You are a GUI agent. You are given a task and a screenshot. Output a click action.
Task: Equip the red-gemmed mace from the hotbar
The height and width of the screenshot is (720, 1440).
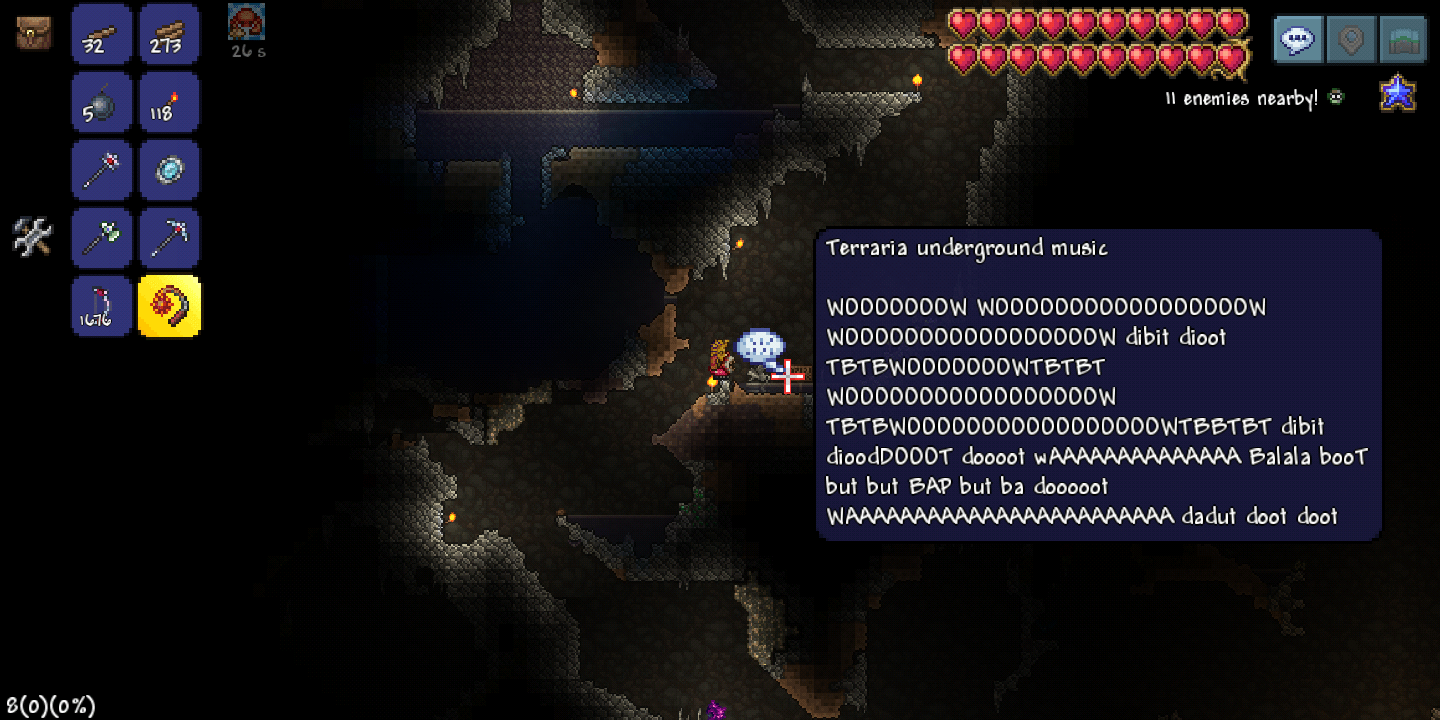point(101,170)
